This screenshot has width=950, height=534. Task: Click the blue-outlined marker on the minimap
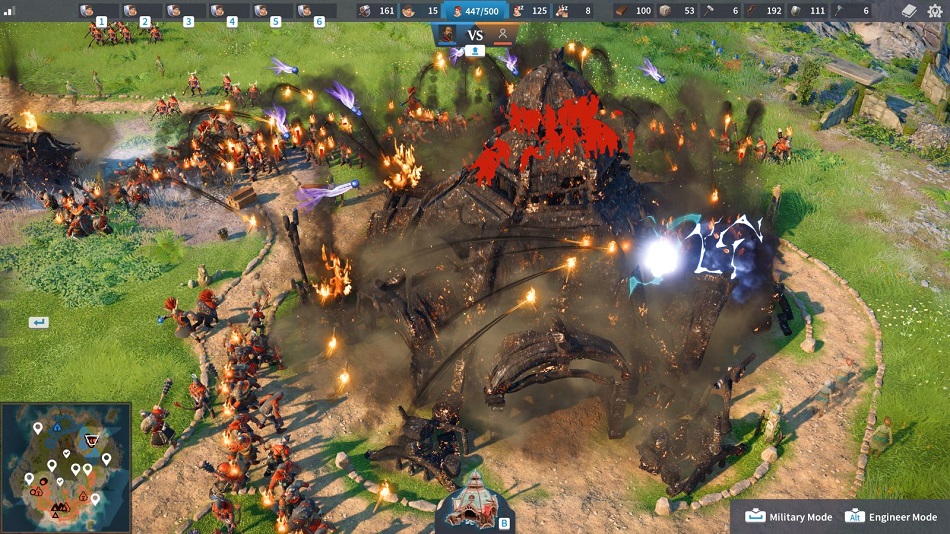(58, 426)
